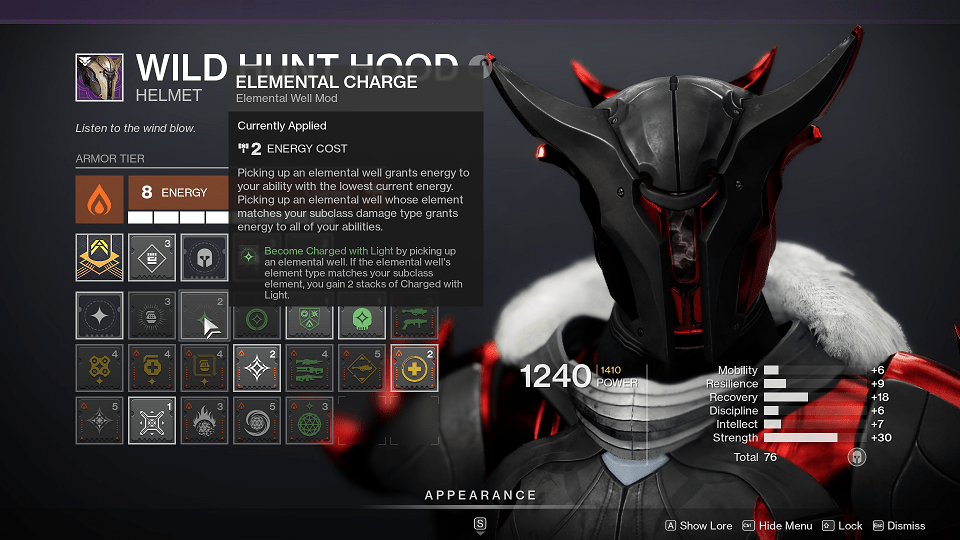Viewport: 960px width, 540px height.
Task: Apply the Elemental Charge mod under the cursor
Action: pyautogui.click(x=204, y=316)
